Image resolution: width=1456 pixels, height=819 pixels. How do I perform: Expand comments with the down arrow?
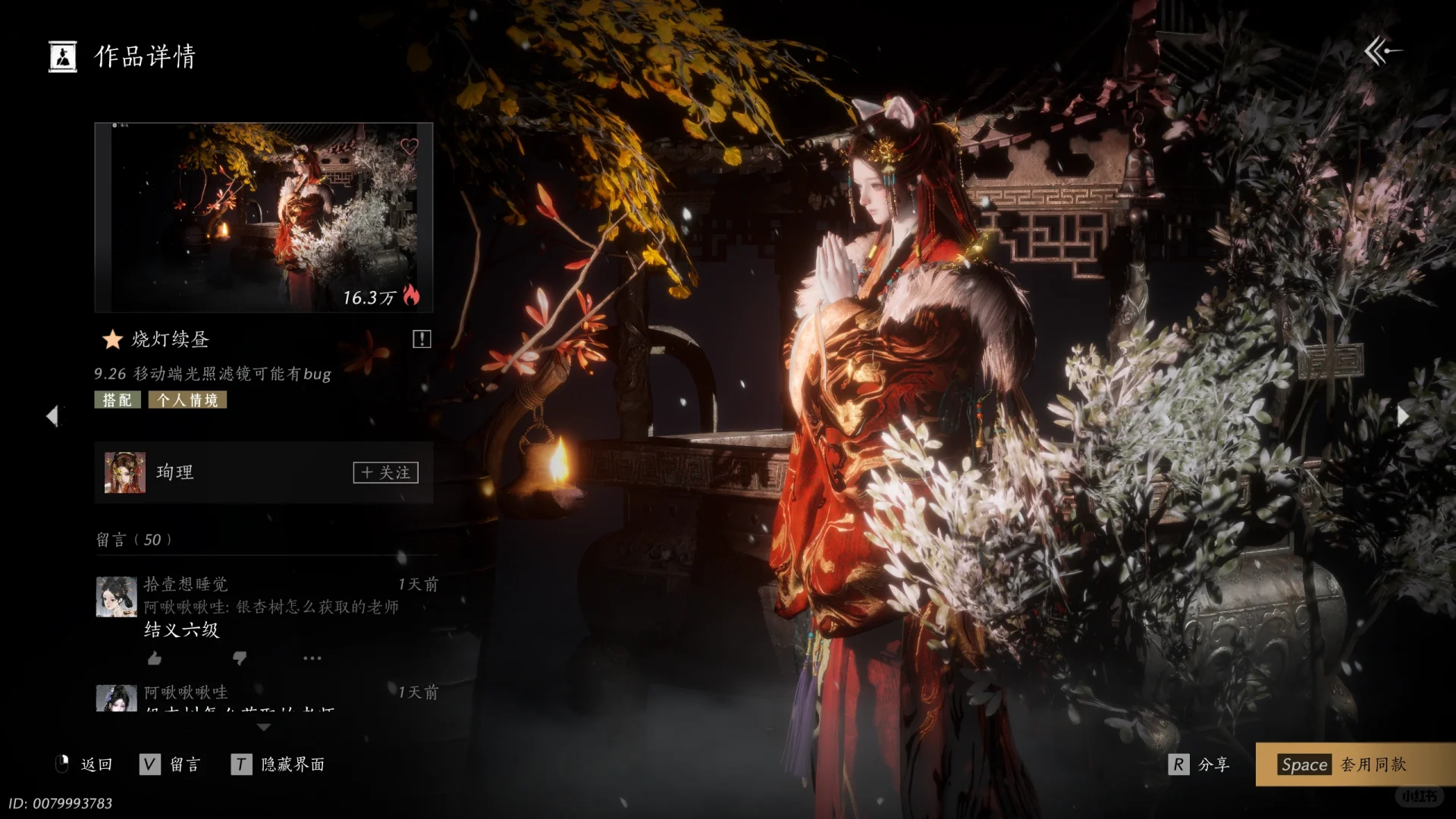[x=264, y=727]
